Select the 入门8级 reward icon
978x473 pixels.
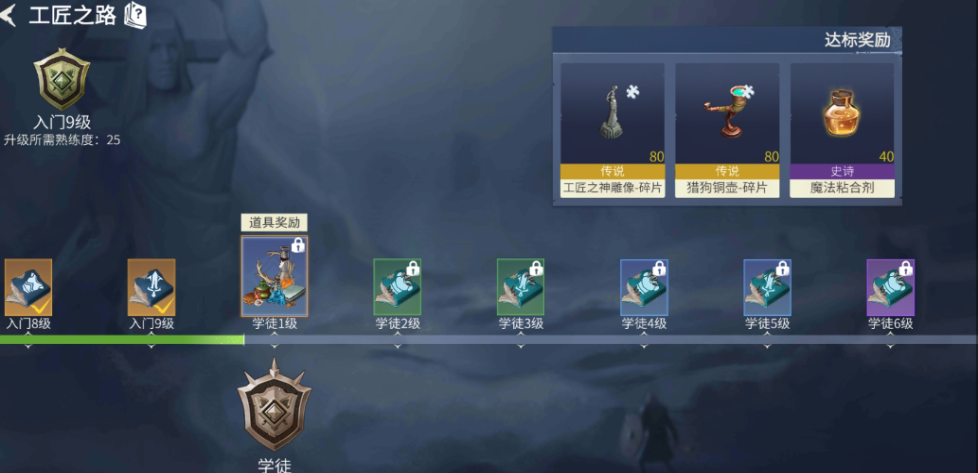(28, 287)
